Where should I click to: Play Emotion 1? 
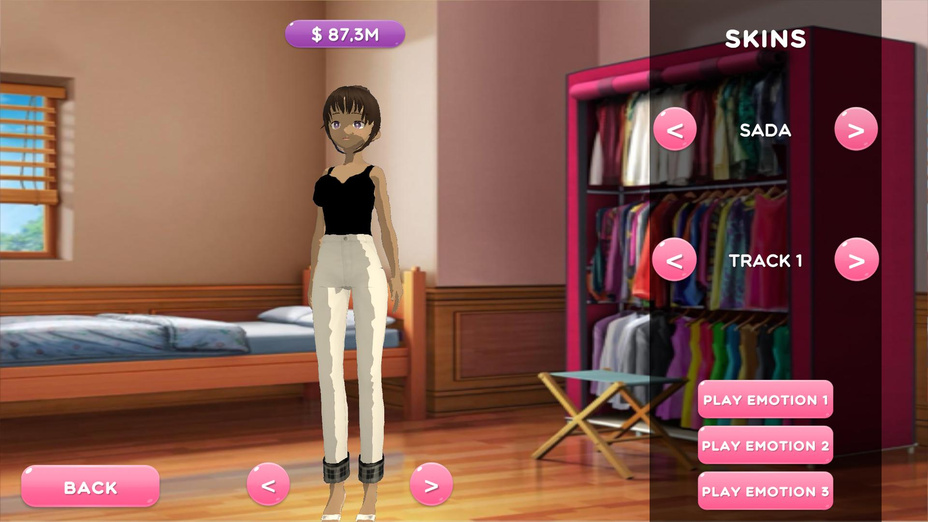pos(766,400)
